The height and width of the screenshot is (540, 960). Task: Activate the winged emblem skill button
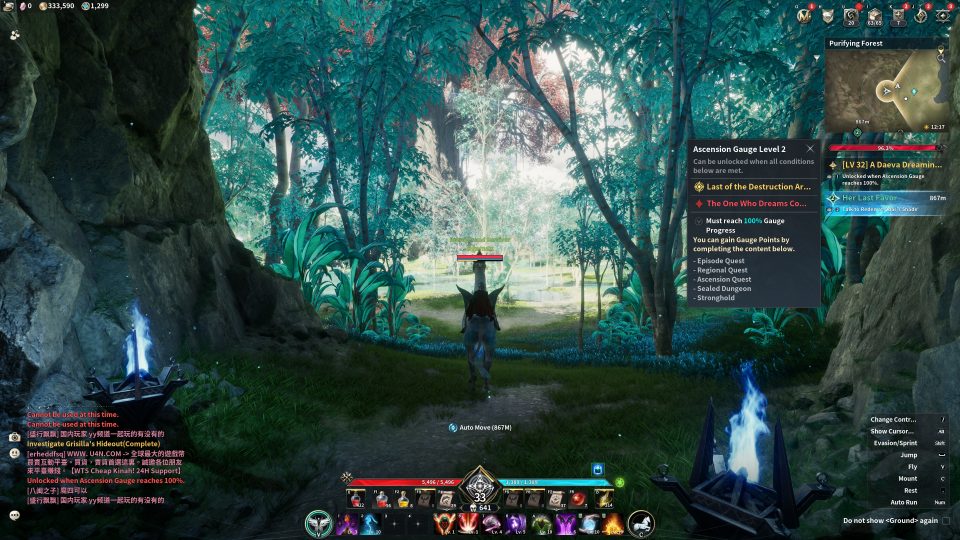click(319, 523)
